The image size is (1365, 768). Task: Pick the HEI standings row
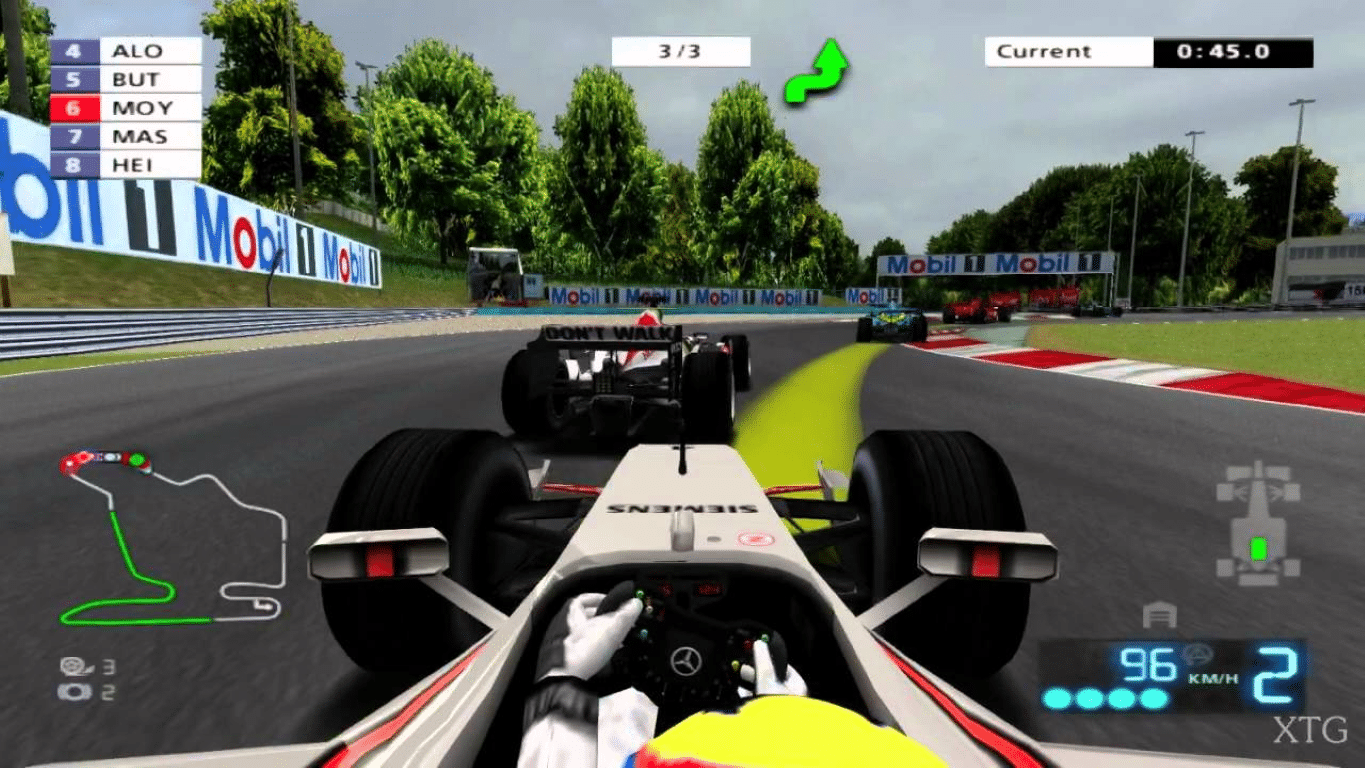pos(126,164)
